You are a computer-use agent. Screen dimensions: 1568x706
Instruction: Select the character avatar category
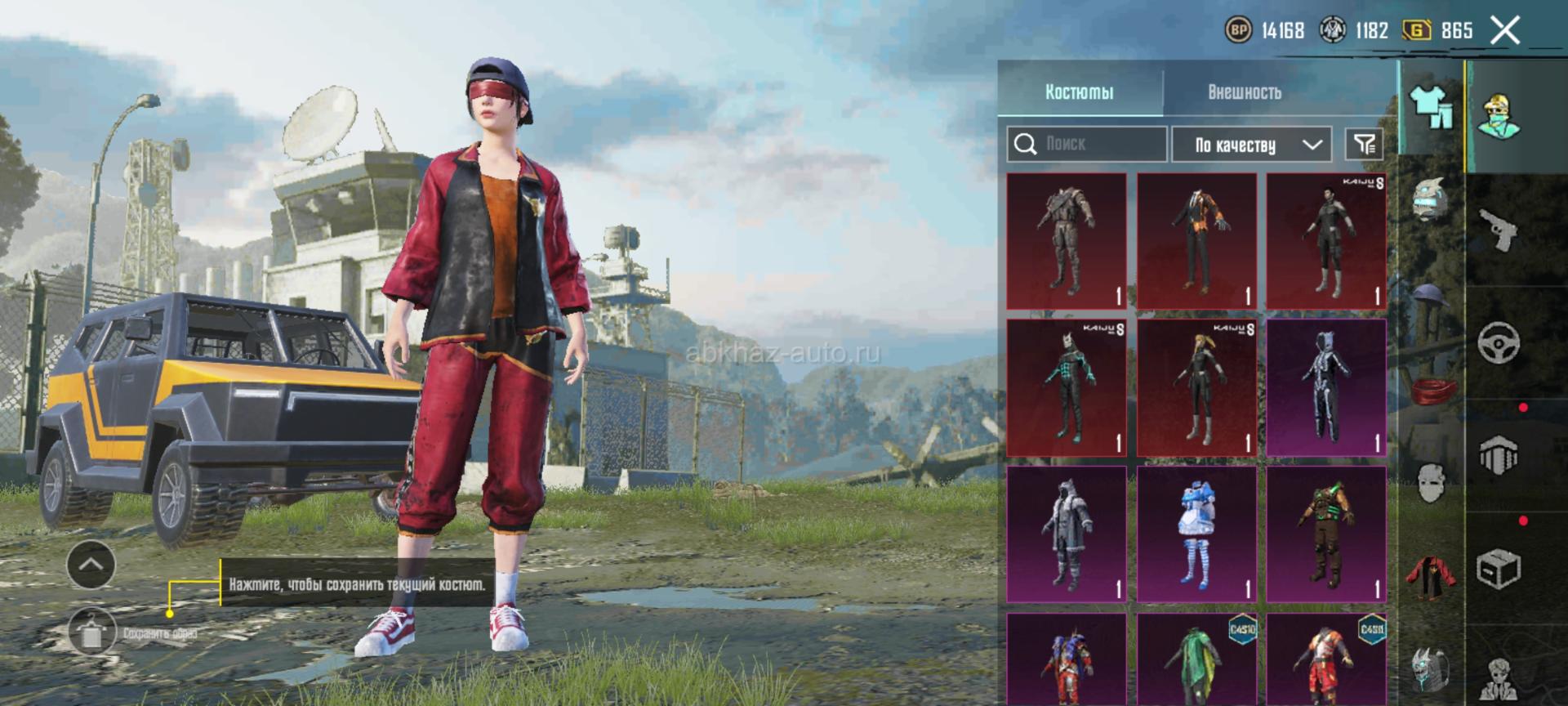pos(1499,116)
